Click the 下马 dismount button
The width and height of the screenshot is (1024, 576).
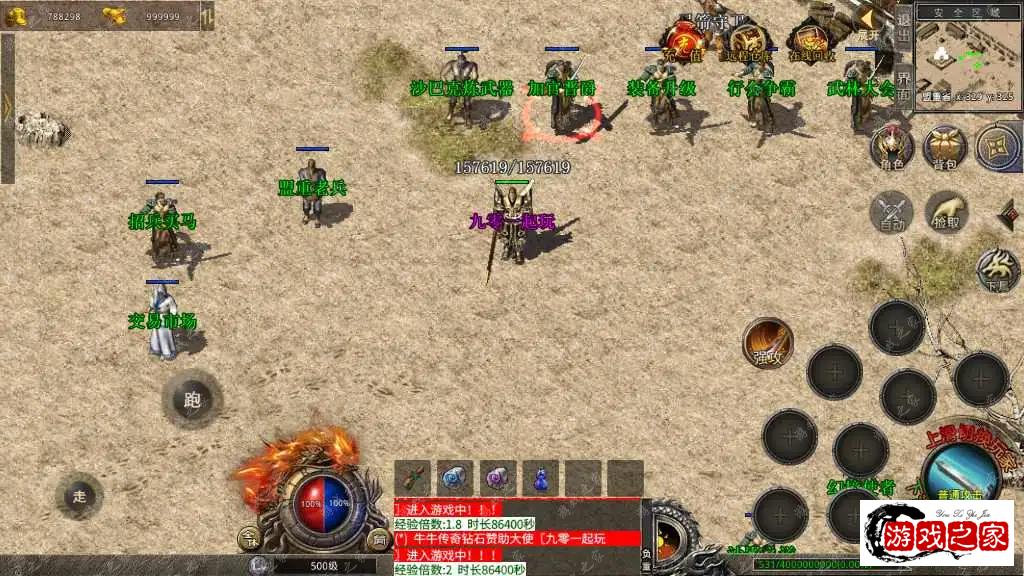(x=997, y=267)
